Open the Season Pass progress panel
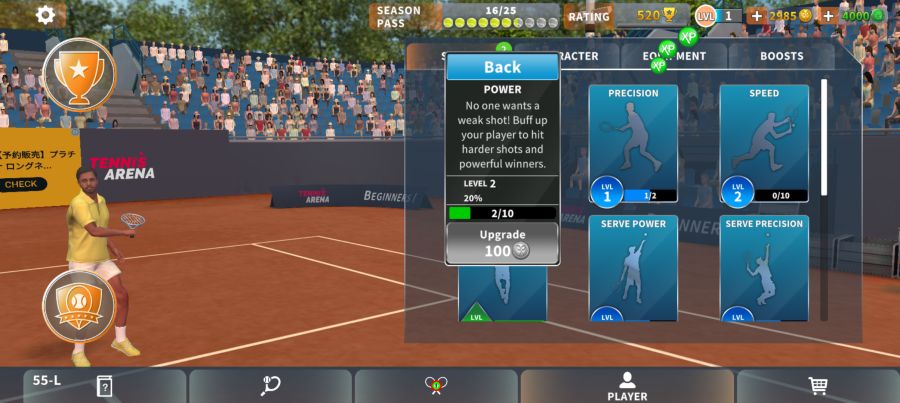900x403 pixels. pos(465,16)
